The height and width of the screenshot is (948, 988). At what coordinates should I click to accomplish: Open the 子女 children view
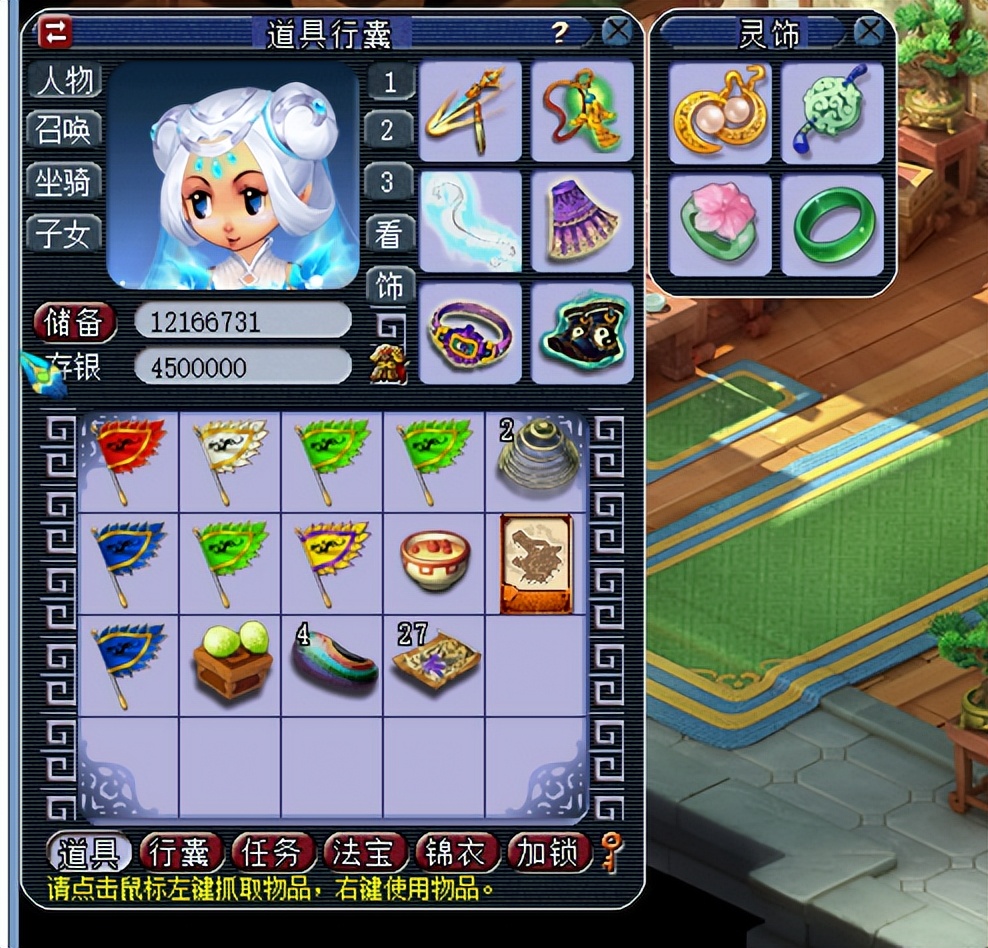click(x=65, y=234)
